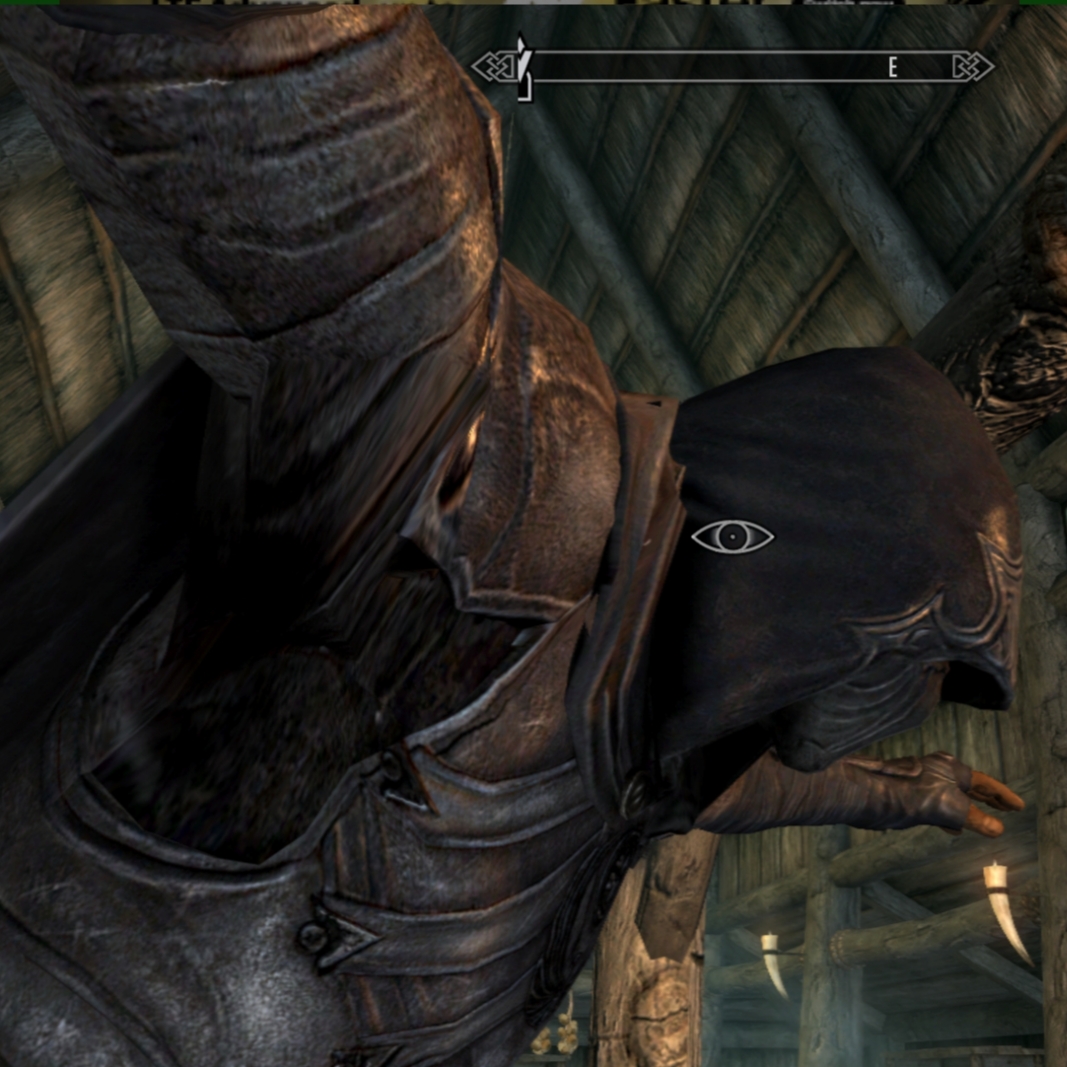Click the sneak eye detection indicator
Image resolution: width=1067 pixels, height=1067 pixels.
732,537
